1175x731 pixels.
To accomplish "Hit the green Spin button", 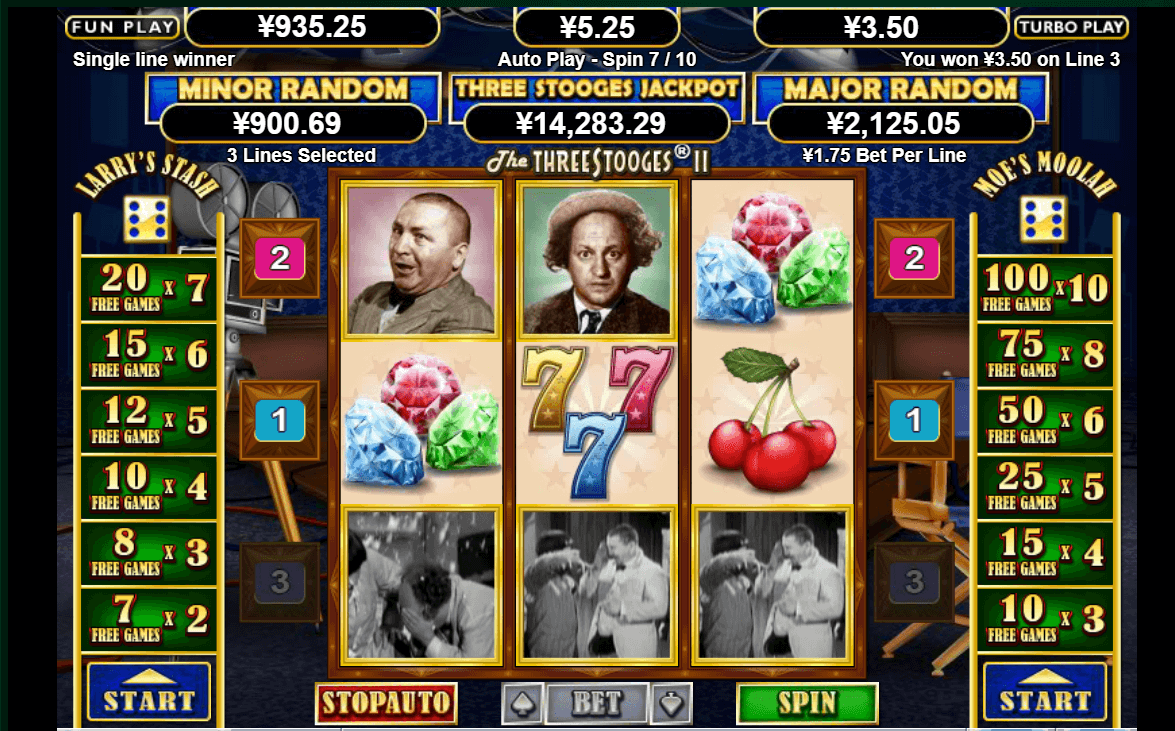I will coord(807,703).
